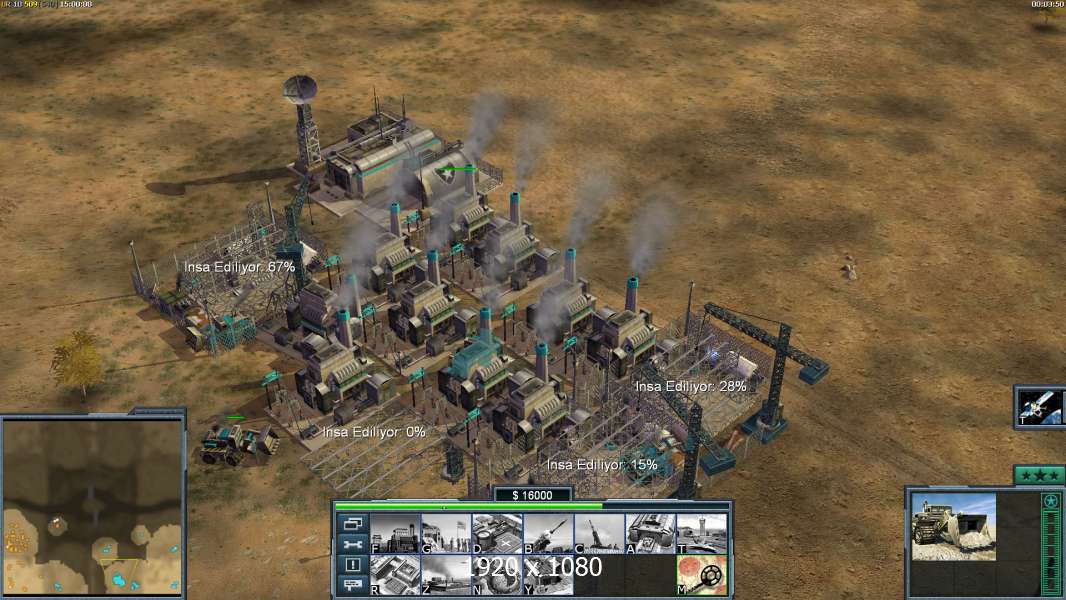1066x600 pixels.
Task: Select the build icon labeled Y
Action: point(548,575)
